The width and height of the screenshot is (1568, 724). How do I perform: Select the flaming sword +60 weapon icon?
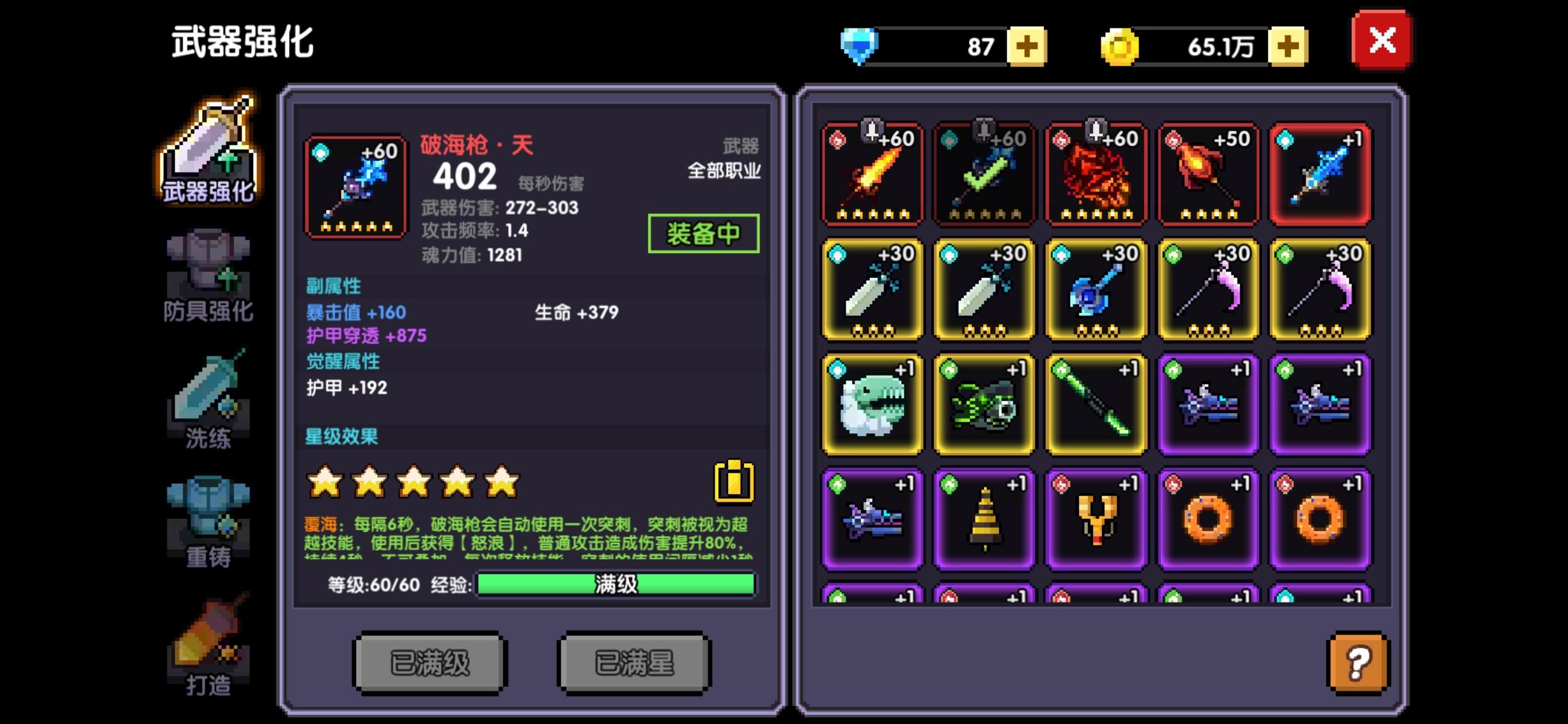click(871, 174)
